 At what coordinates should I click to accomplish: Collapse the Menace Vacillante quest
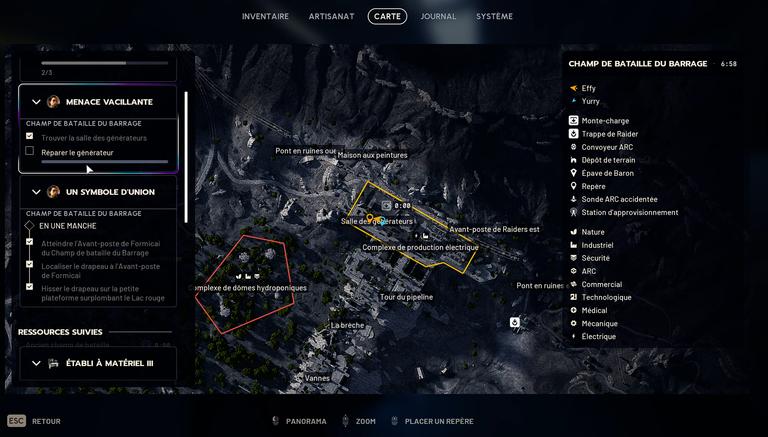coord(37,102)
